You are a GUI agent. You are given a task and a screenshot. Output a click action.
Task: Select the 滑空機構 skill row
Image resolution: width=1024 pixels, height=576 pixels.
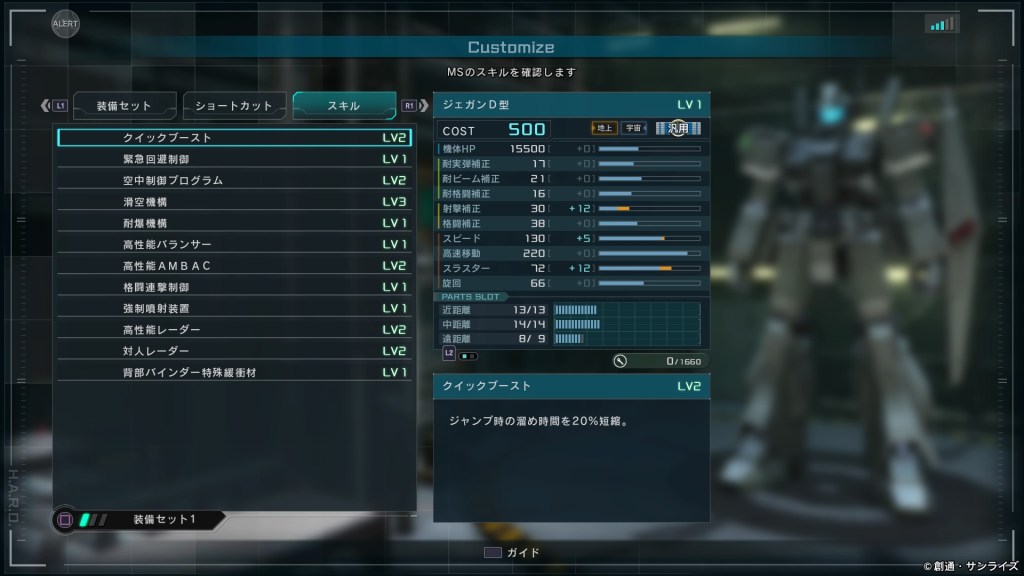tap(235, 202)
